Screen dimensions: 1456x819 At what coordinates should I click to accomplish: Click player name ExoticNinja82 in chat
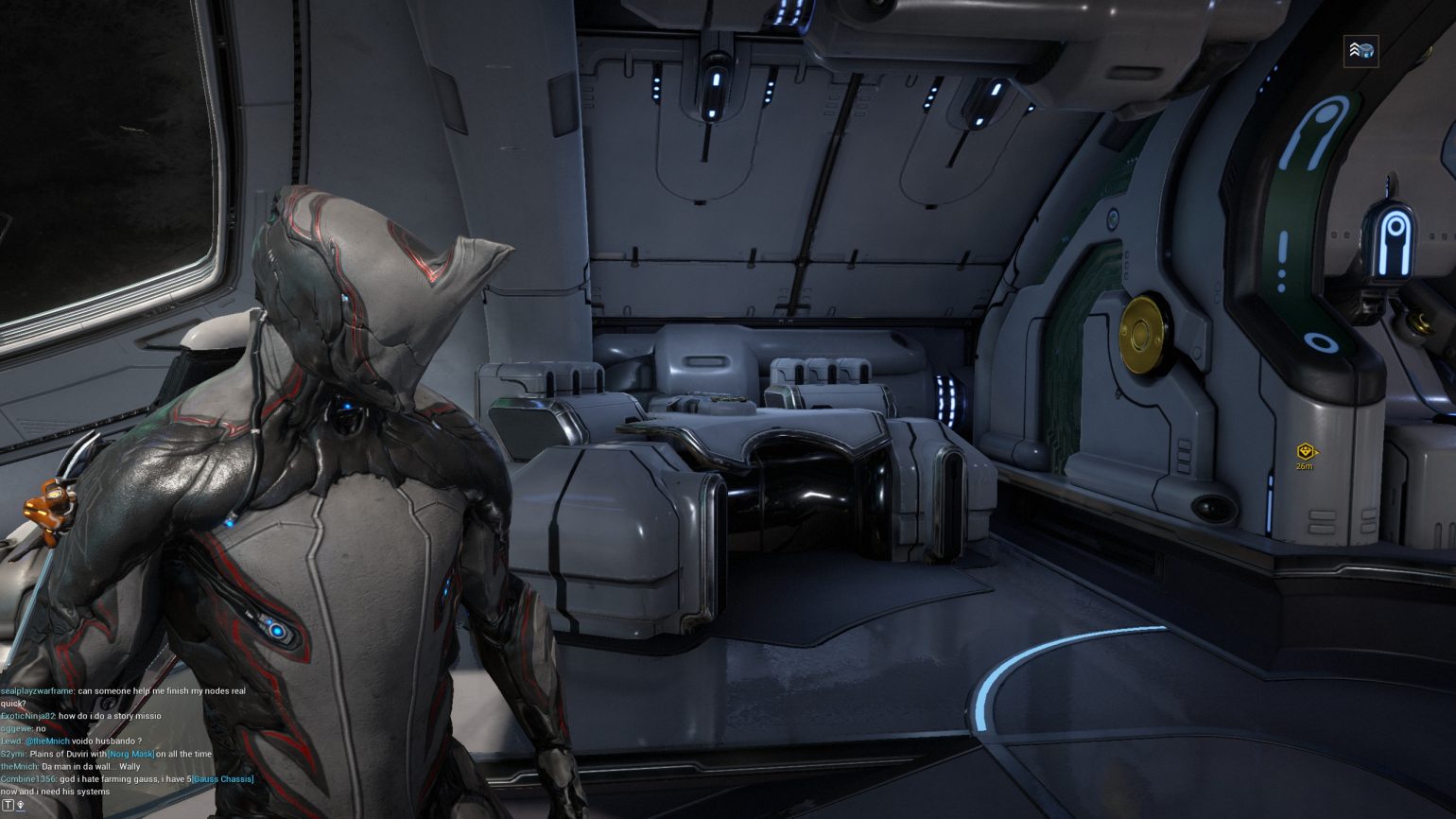point(27,716)
